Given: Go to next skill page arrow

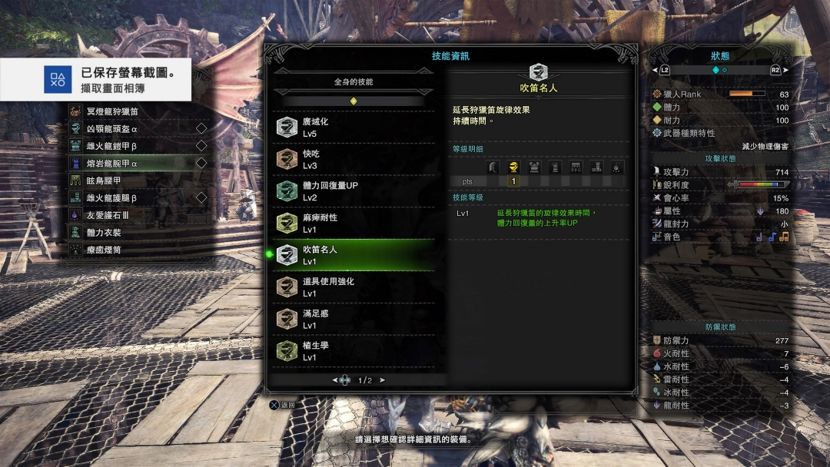Looking at the screenshot, I should [382, 381].
